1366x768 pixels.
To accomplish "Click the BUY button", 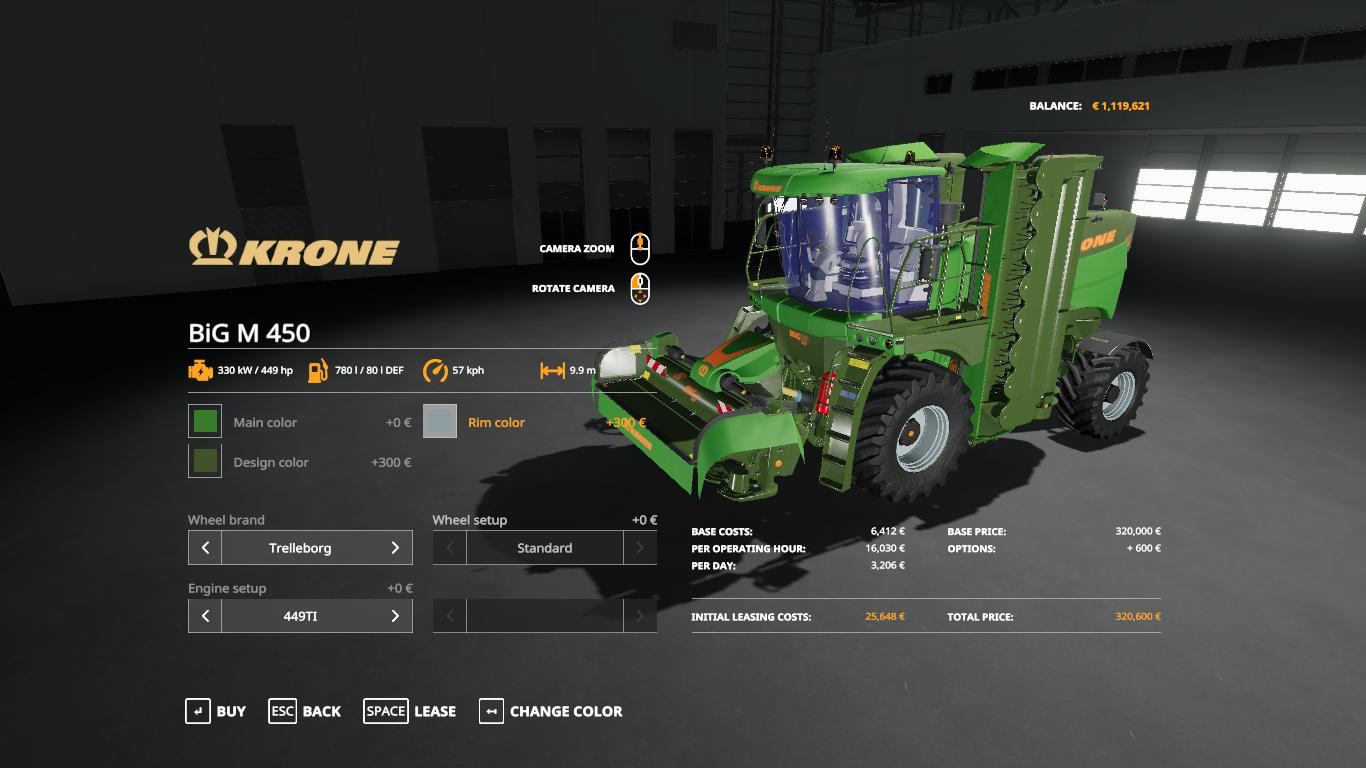I will click(x=216, y=711).
